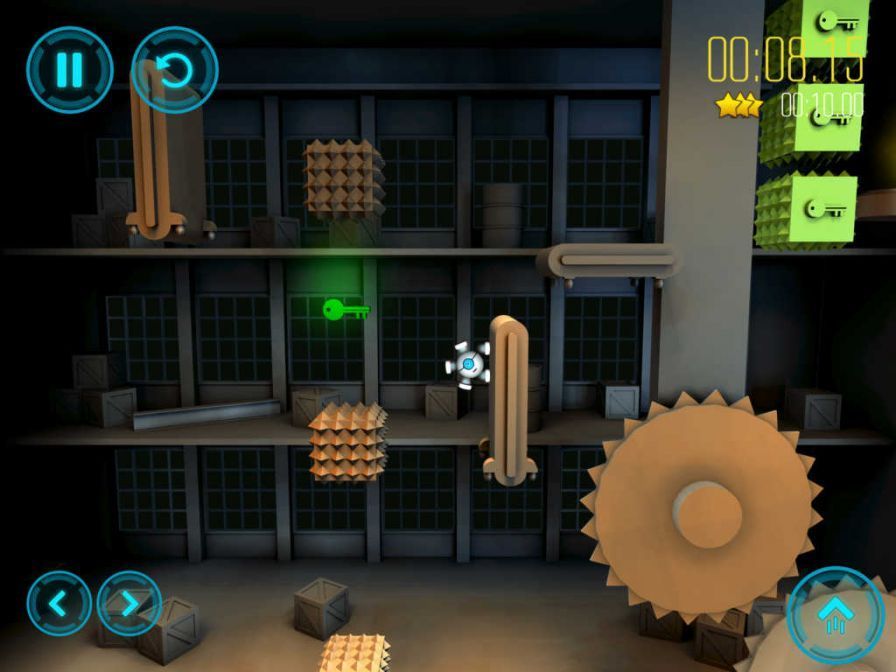Tap the left arrow movement button
The height and width of the screenshot is (672, 896).
pyautogui.click(x=59, y=603)
